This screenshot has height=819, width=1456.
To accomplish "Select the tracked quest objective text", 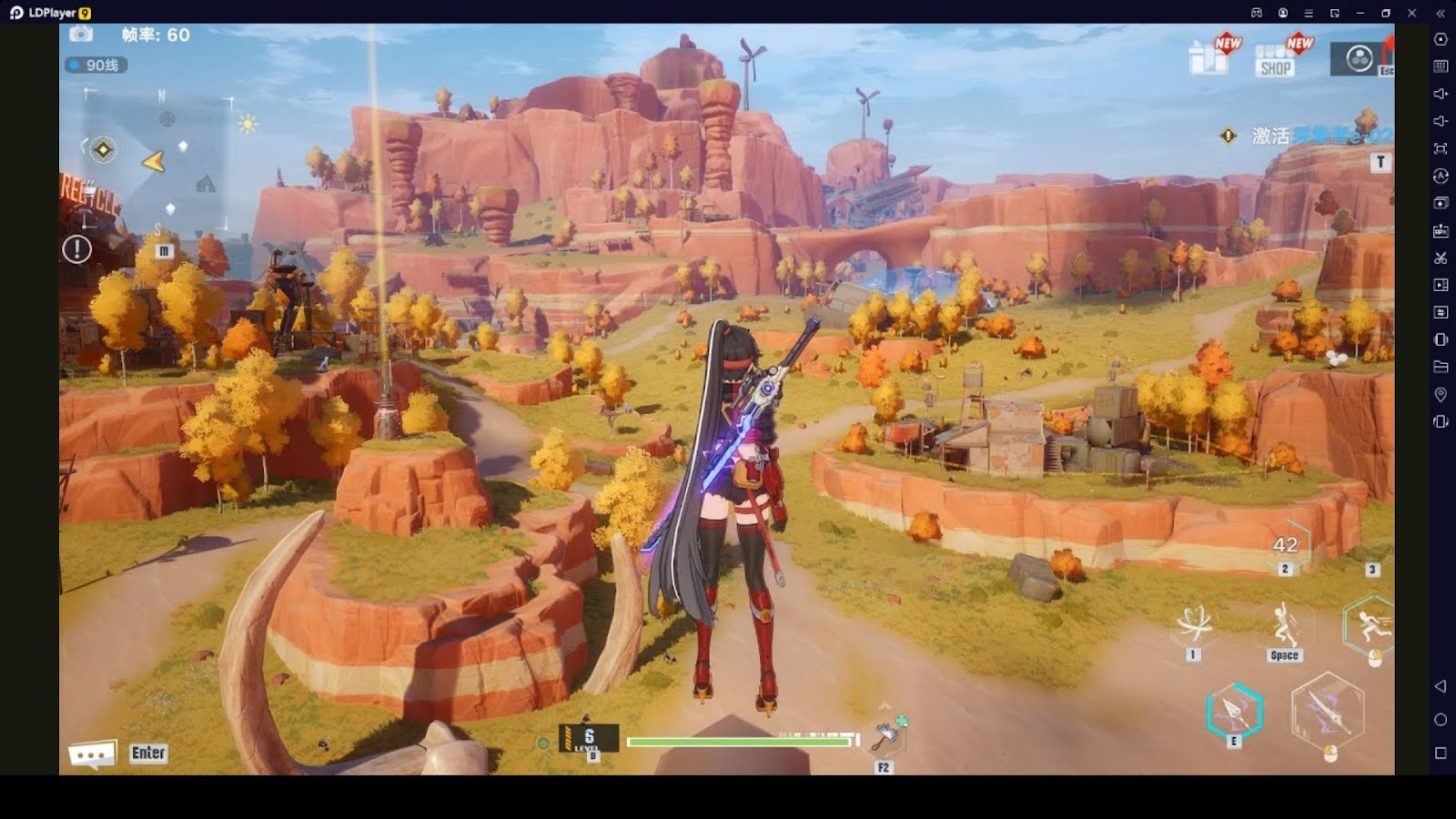I will pos(1321,136).
